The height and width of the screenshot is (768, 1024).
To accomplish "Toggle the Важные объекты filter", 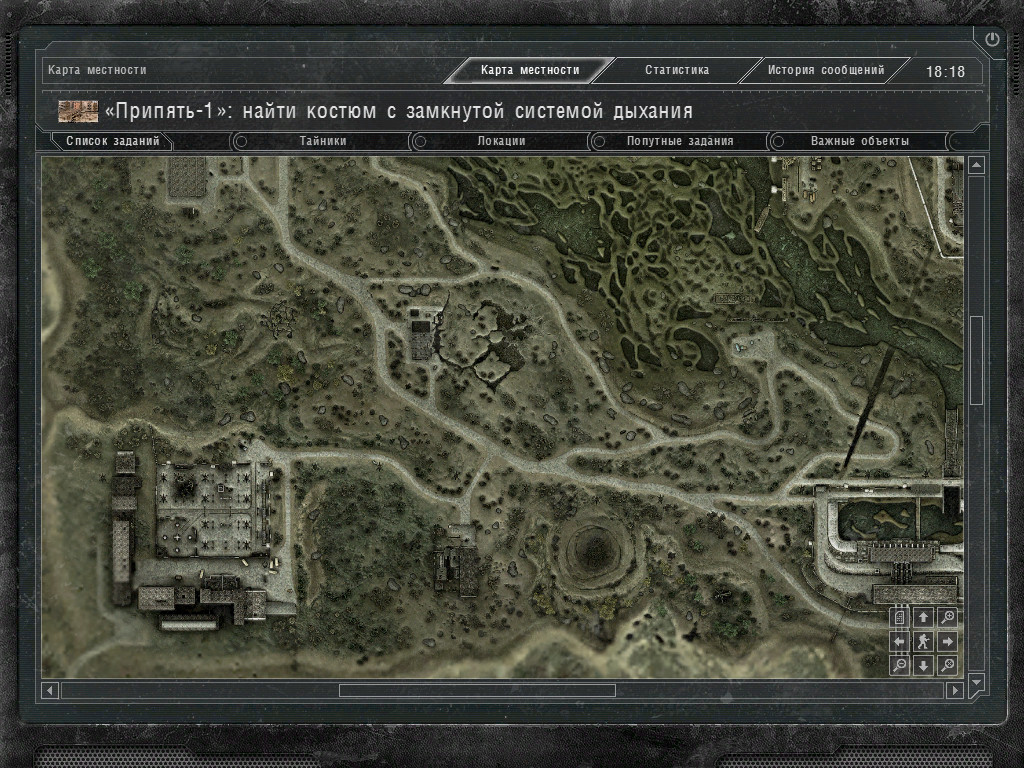I will (x=859, y=142).
